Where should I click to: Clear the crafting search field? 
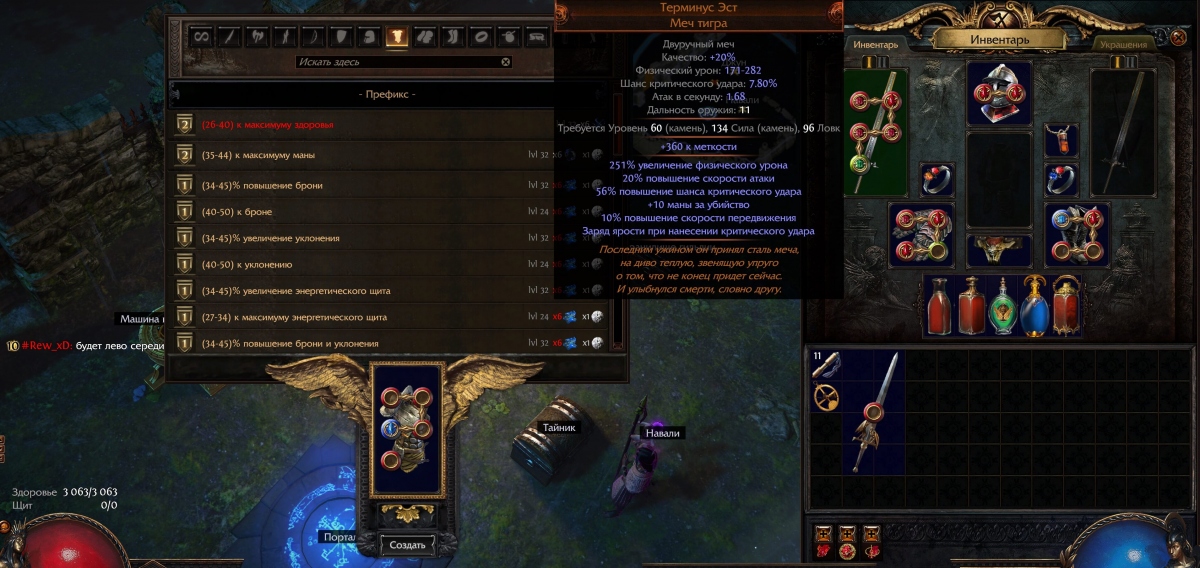point(506,62)
